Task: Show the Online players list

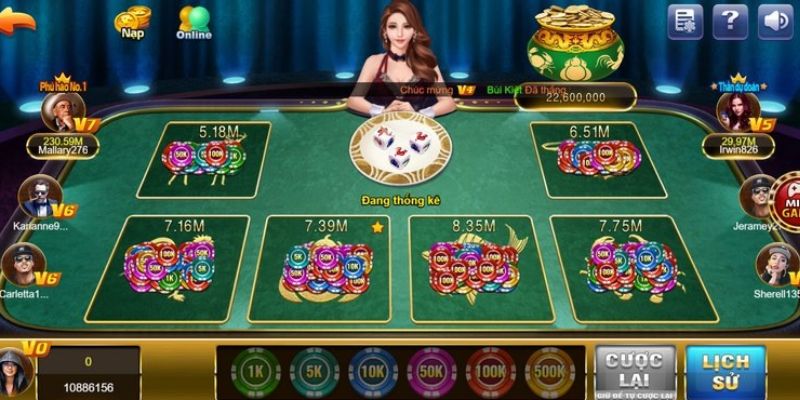Action: (193, 20)
